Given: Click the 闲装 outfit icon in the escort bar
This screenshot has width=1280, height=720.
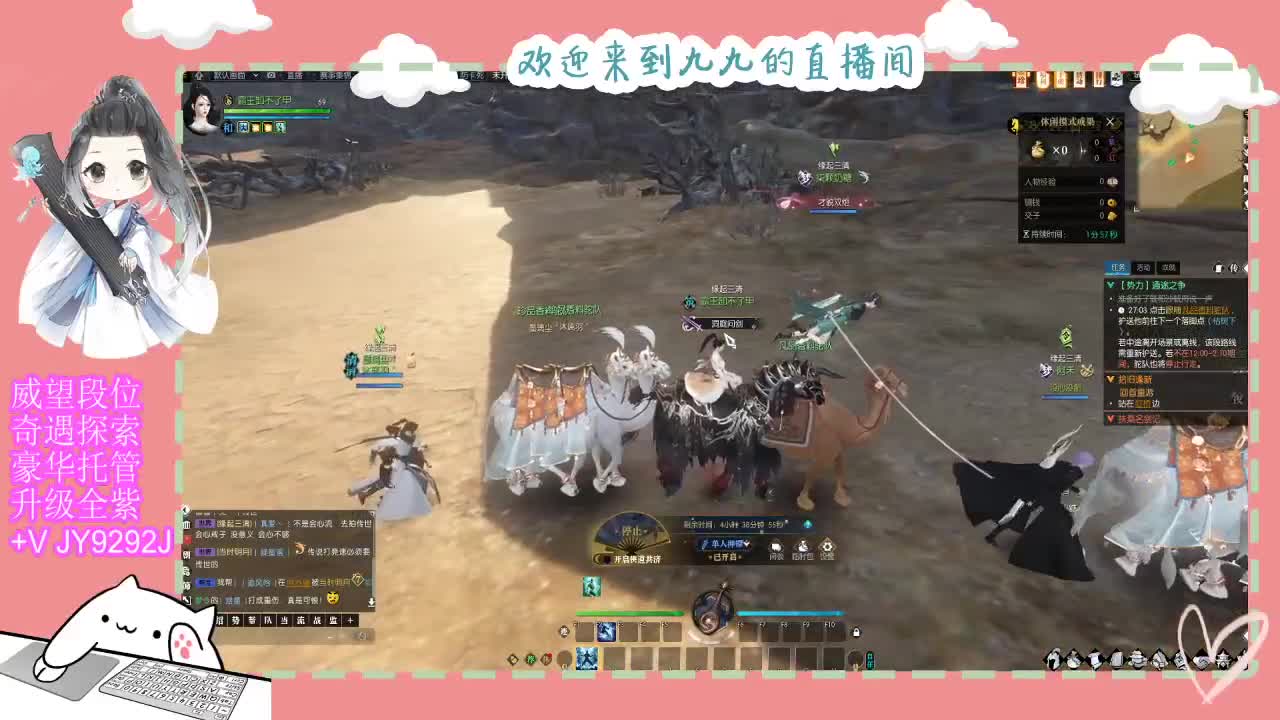Looking at the screenshot, I should 775,547.
